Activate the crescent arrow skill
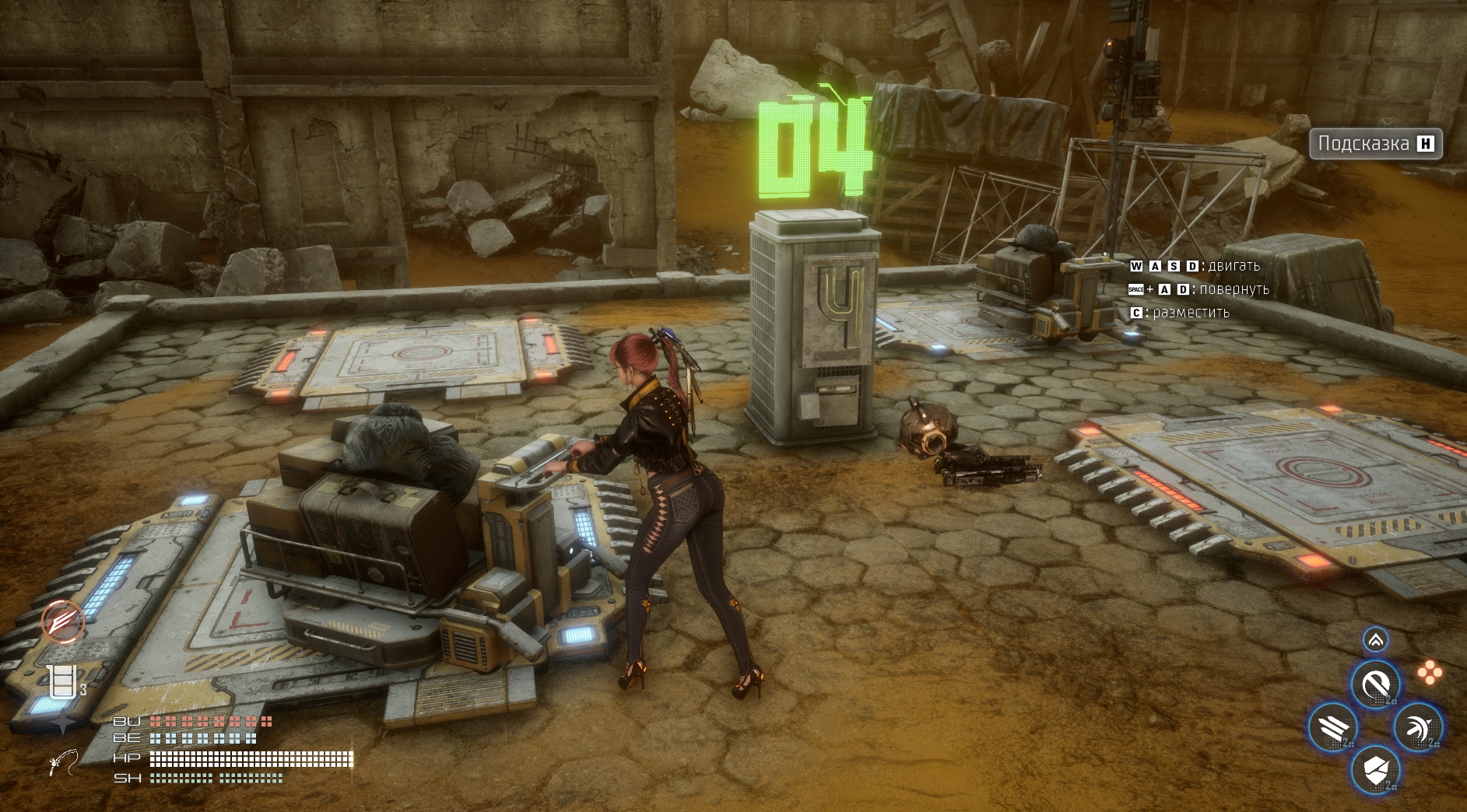This screenshot has width=1467, height=812. point(1418,728)
